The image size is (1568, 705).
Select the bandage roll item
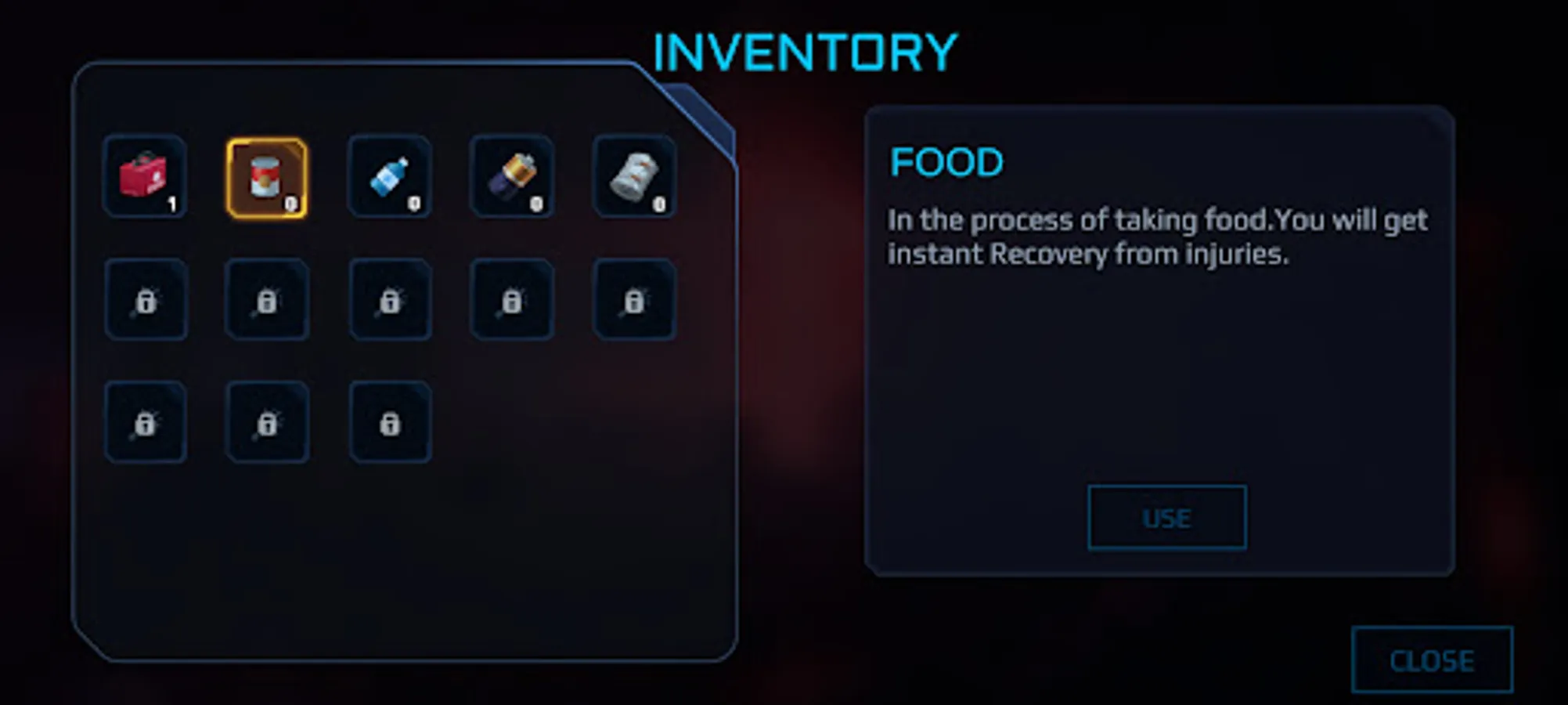(x=634, y=176)
